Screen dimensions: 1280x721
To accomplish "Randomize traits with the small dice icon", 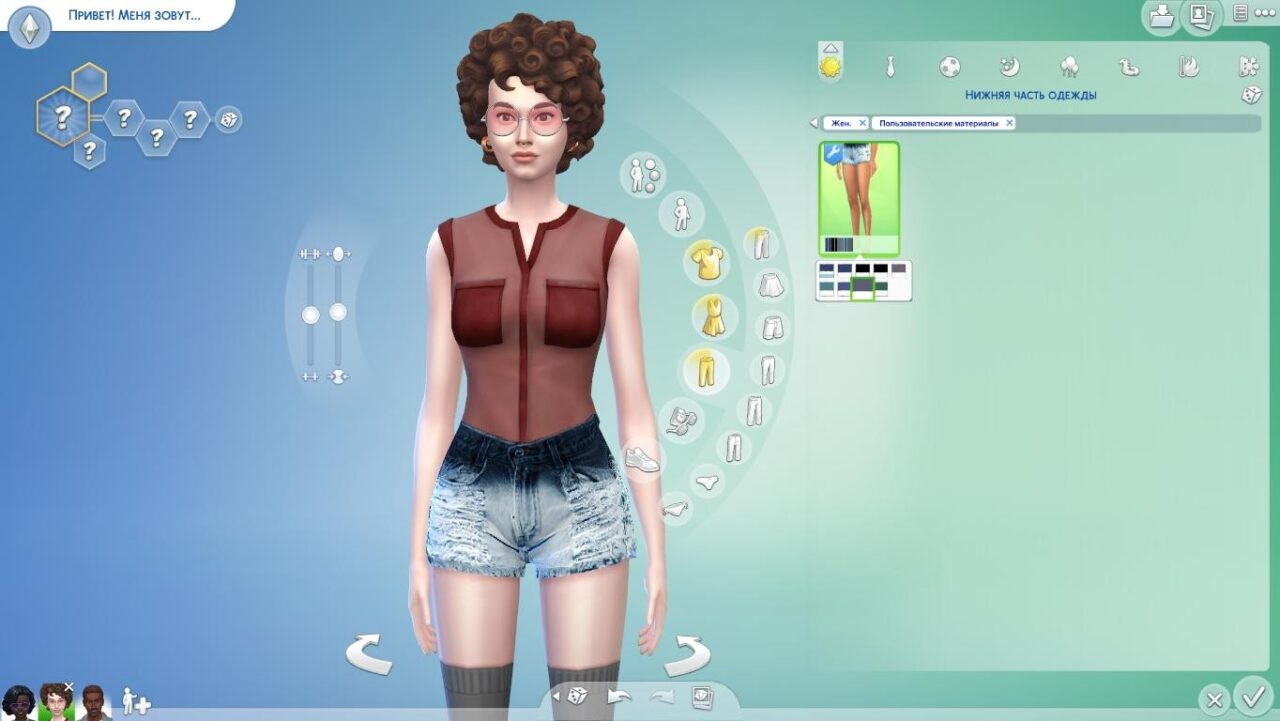I will tap(228, 120).
